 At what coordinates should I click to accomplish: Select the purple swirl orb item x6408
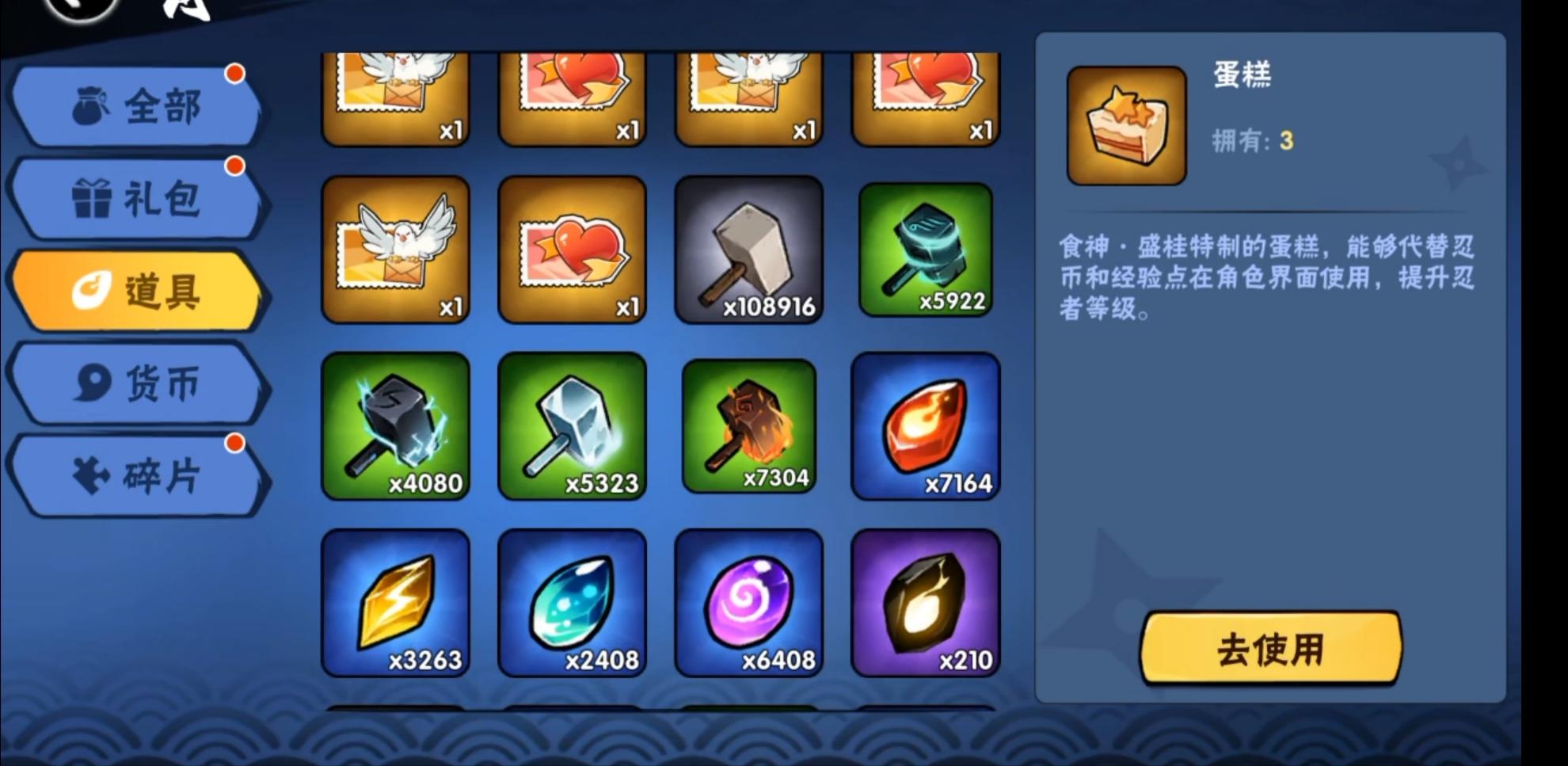point(748,602)
